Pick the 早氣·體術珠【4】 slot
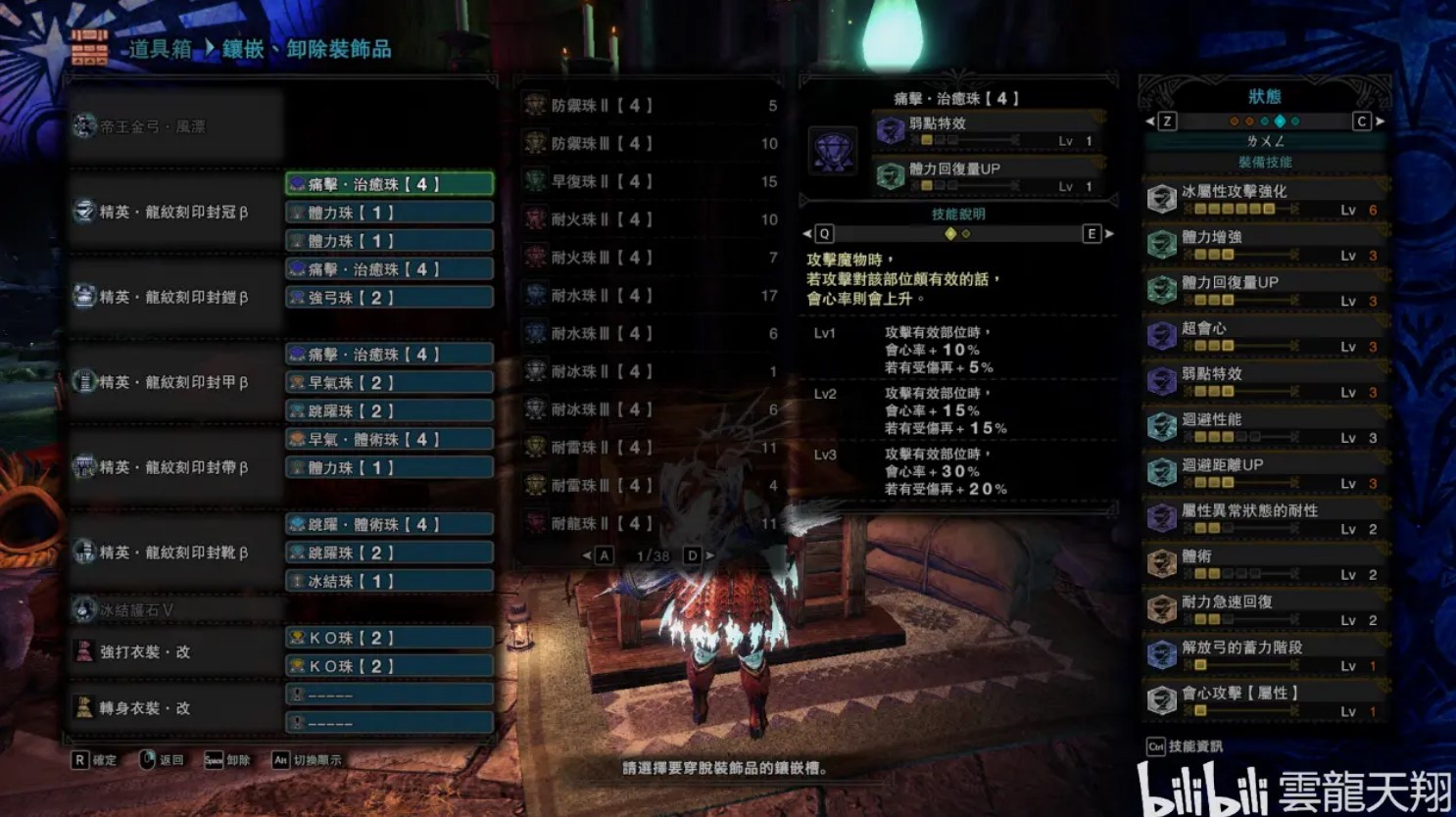Screen dimensions: 1456x817 pyautogui.click(x=389, y=440)
